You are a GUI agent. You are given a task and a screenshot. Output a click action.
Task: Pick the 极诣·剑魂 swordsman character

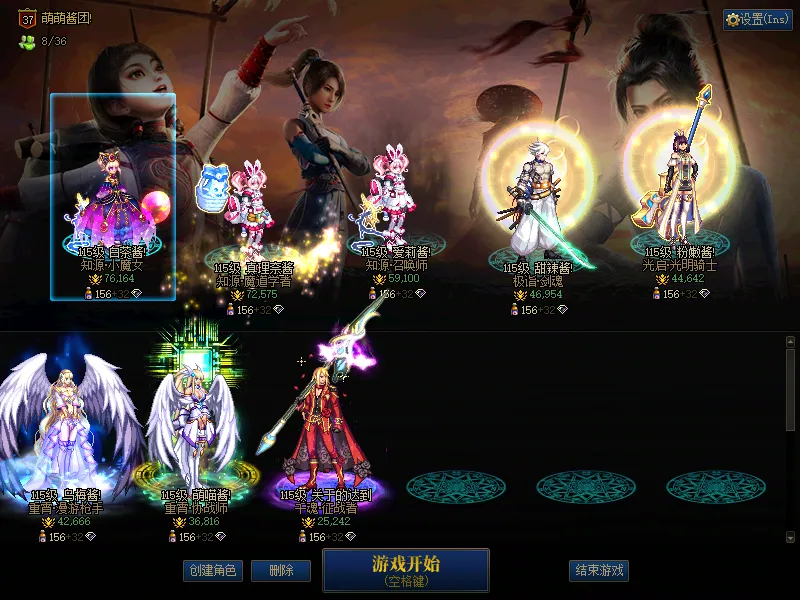pyautogui.click(x=533, y=205)
